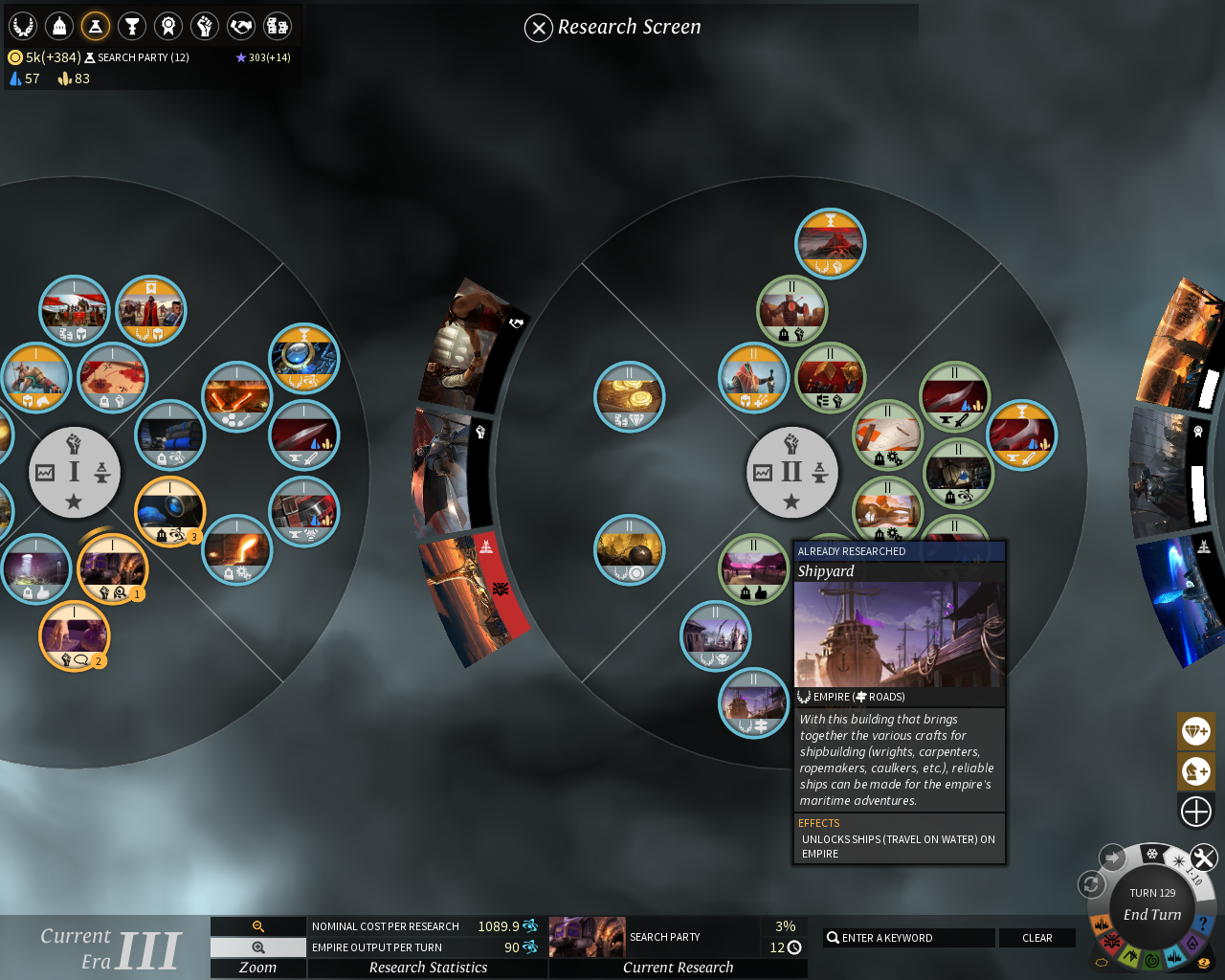1225x980 pixels.
Task: Click the diamond buyout icon at bottom right
Action: [1195, 730]
